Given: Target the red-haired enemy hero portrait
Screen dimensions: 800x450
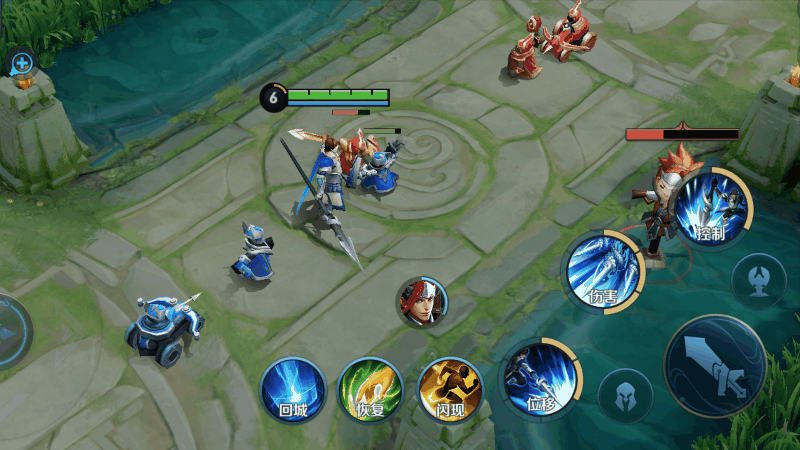Looking at the screenshot, I should [x=422, y=303].
